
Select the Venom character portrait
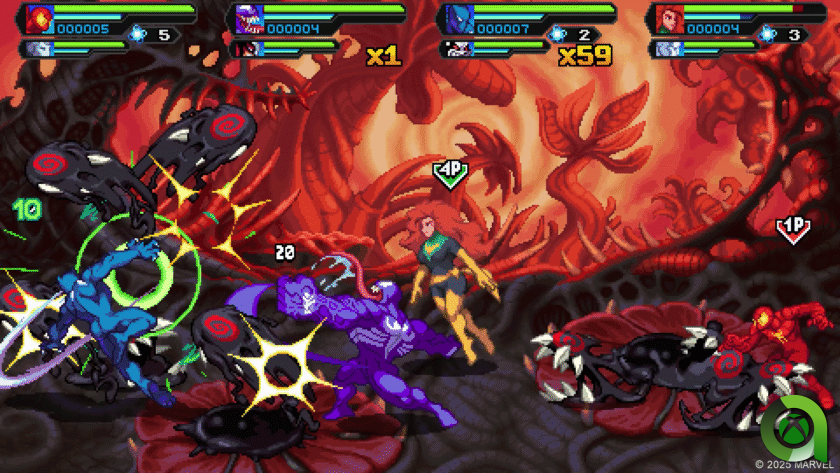(246, 18)
